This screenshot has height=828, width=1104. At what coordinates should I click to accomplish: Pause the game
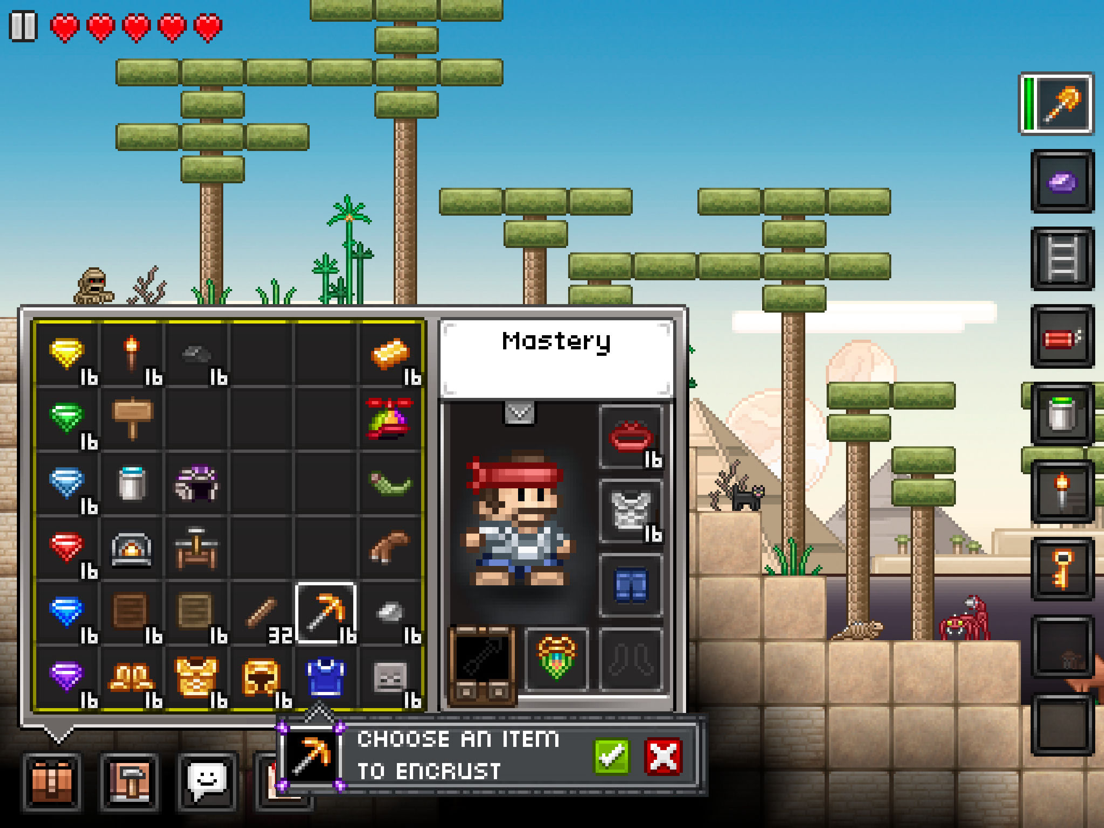pos(23,26)
